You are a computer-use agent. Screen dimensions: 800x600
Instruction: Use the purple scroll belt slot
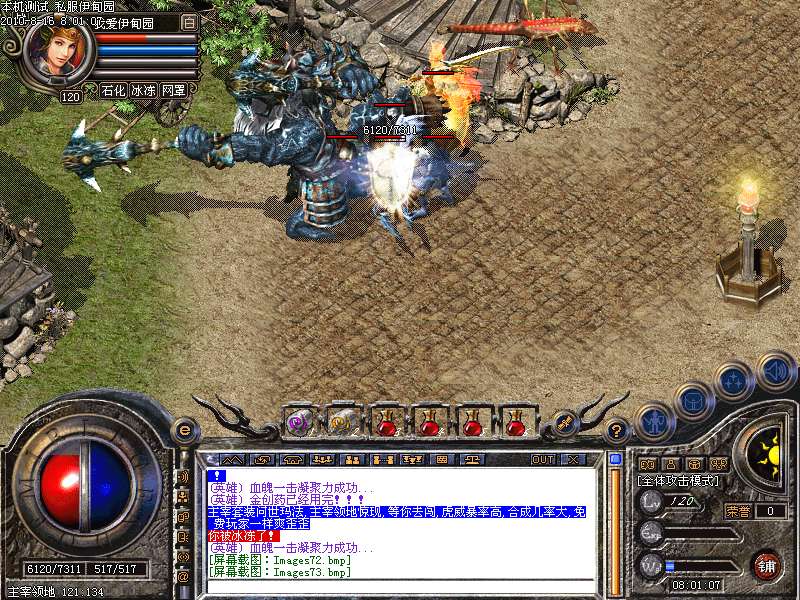click(298, 422)
